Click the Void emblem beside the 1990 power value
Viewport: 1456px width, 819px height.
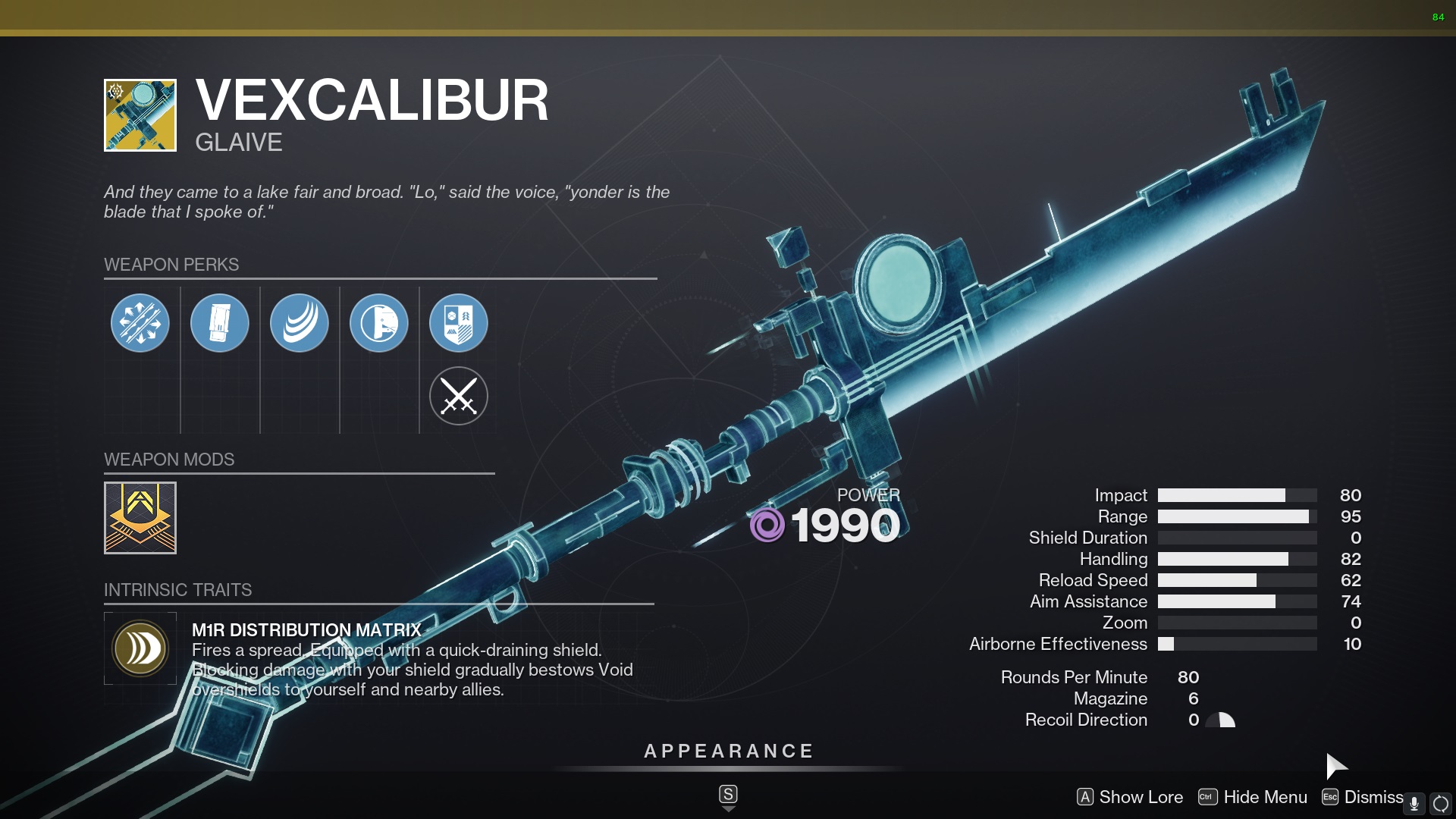768,525
